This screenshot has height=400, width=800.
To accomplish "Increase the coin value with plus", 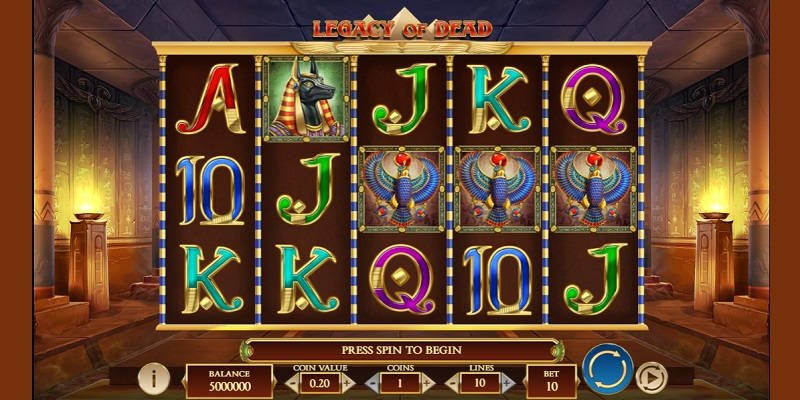I will 347,382.
